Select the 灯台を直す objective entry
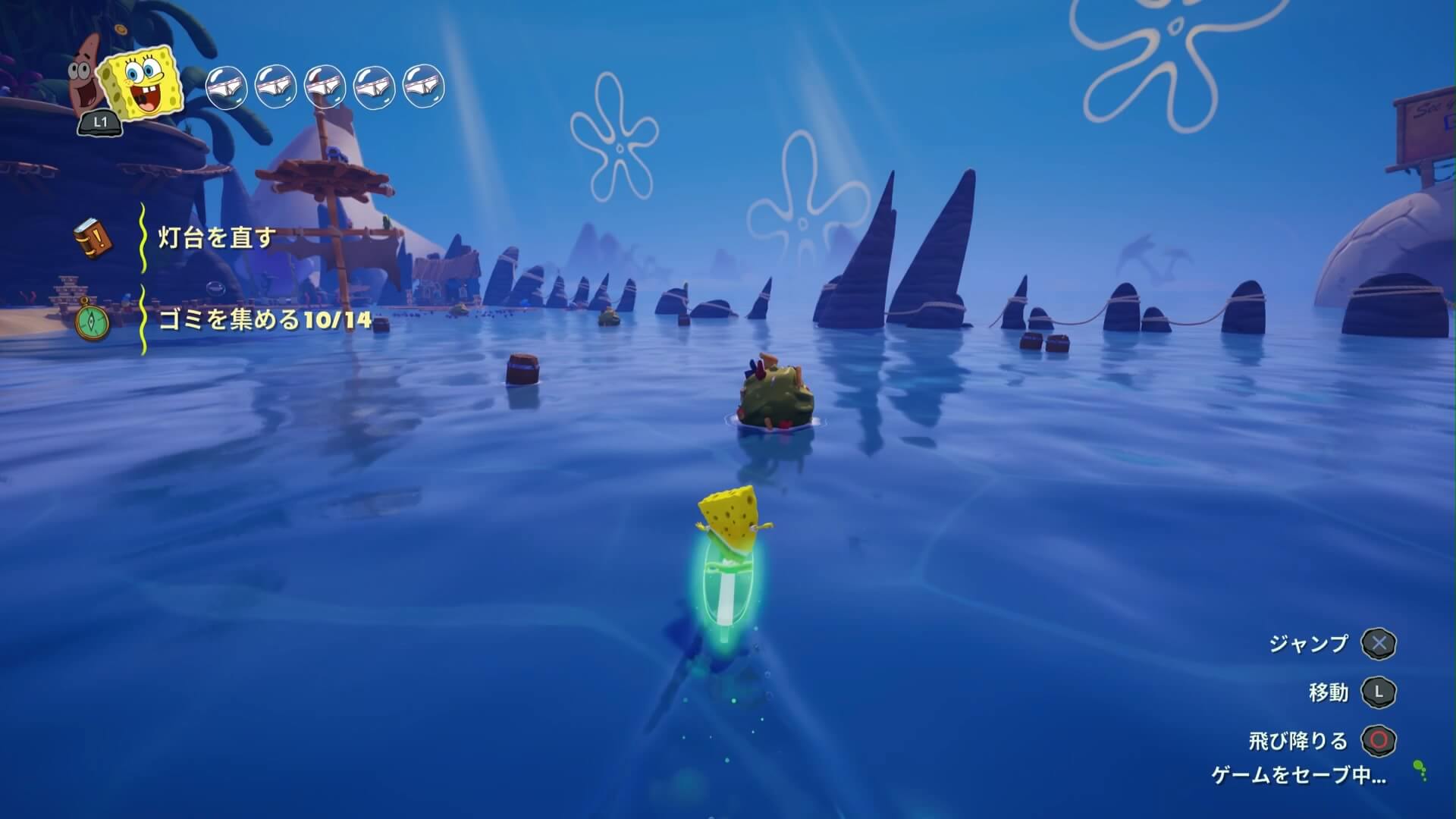Screen dimensions: 1456x819 (x=216, y=238)
